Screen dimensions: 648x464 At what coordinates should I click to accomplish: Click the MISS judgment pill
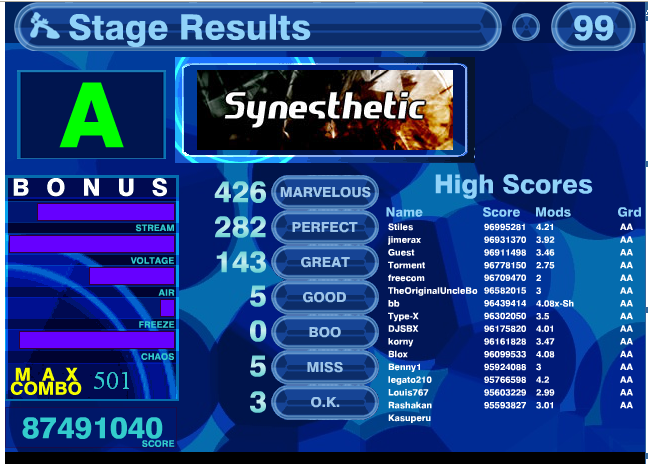[325, 367]
